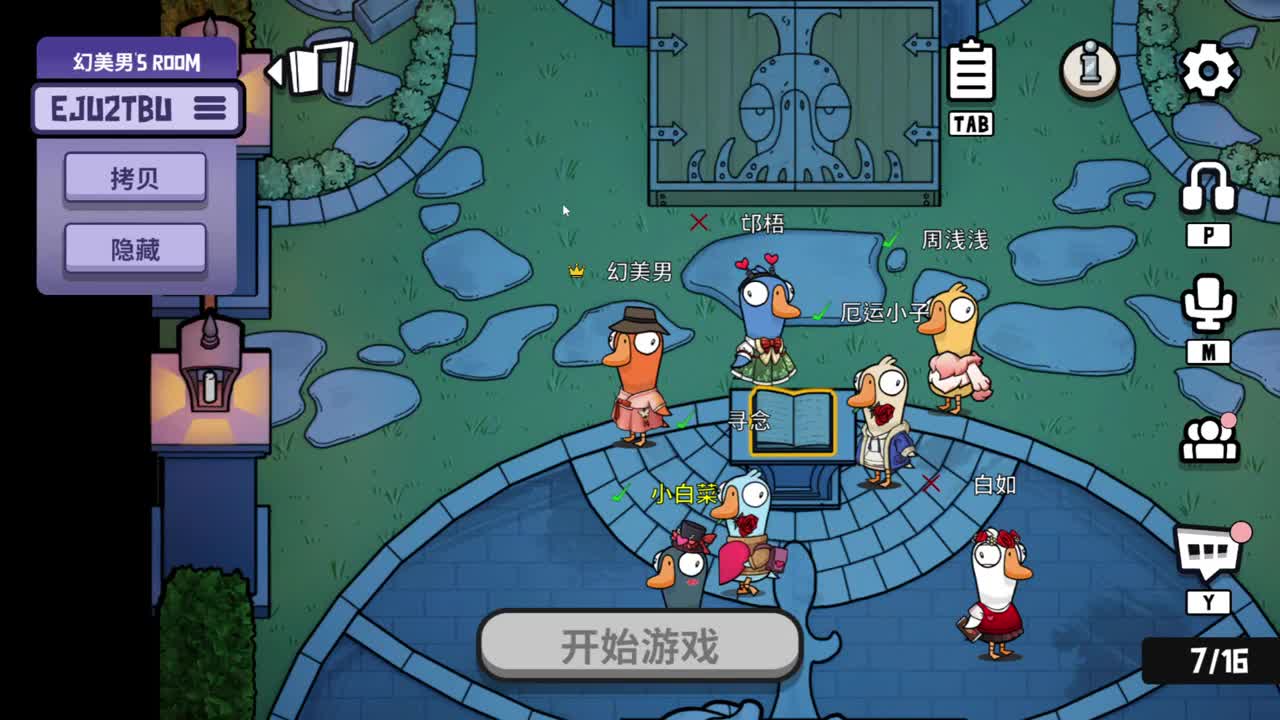
Task: Click the flag hand icon near room panel
Action: [x=322, y=65]
